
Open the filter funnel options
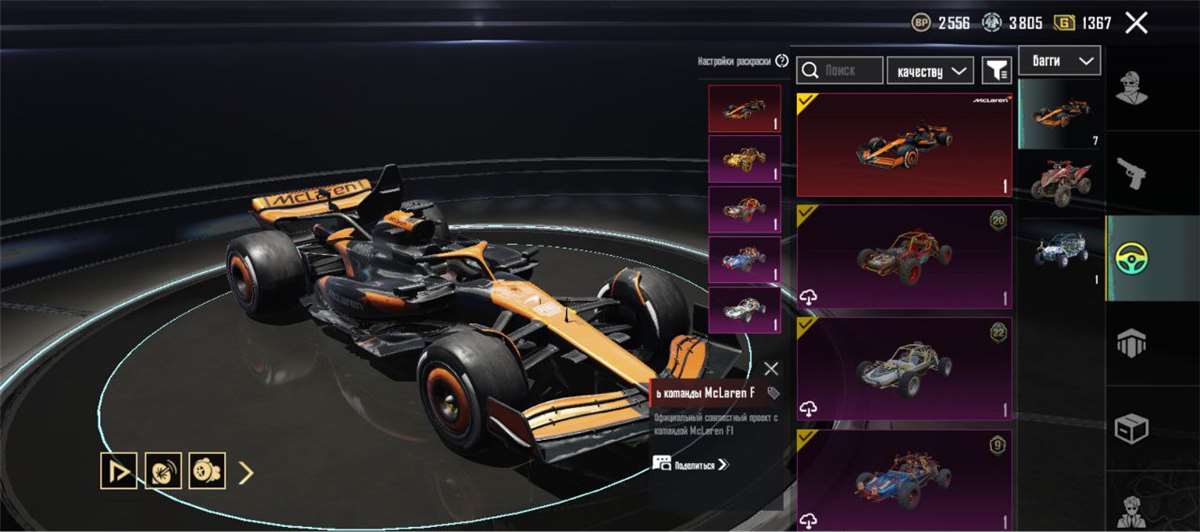pos(996,70)
